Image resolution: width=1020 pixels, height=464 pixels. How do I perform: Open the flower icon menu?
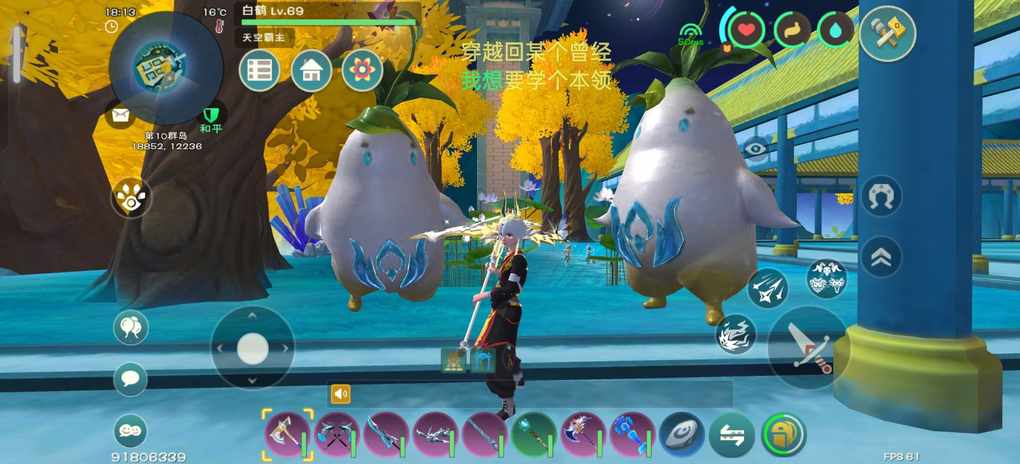[x=362, y=70]
